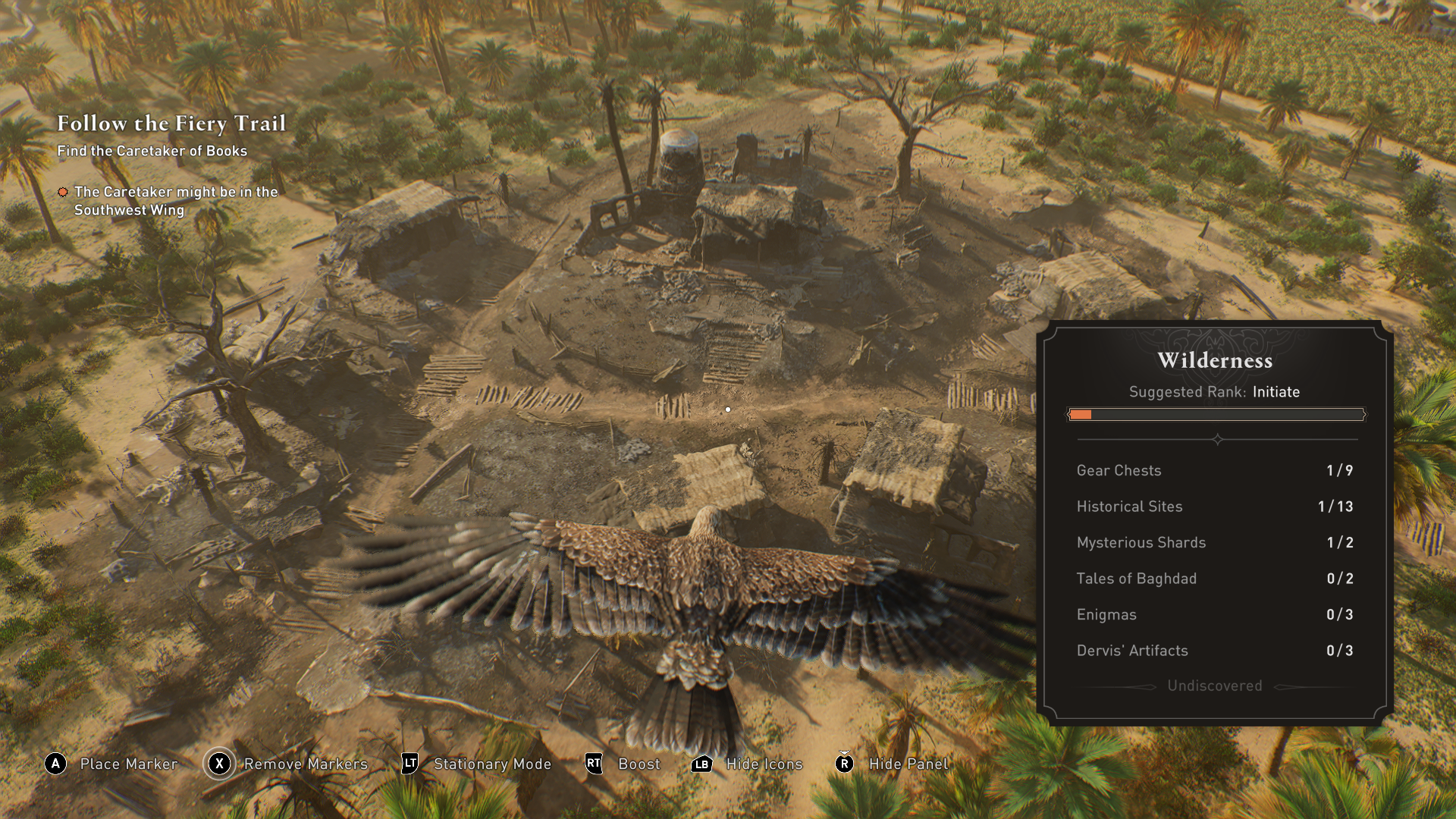Expand the Undiscovered section
1456x819 pixels.
click(1213, 686)
